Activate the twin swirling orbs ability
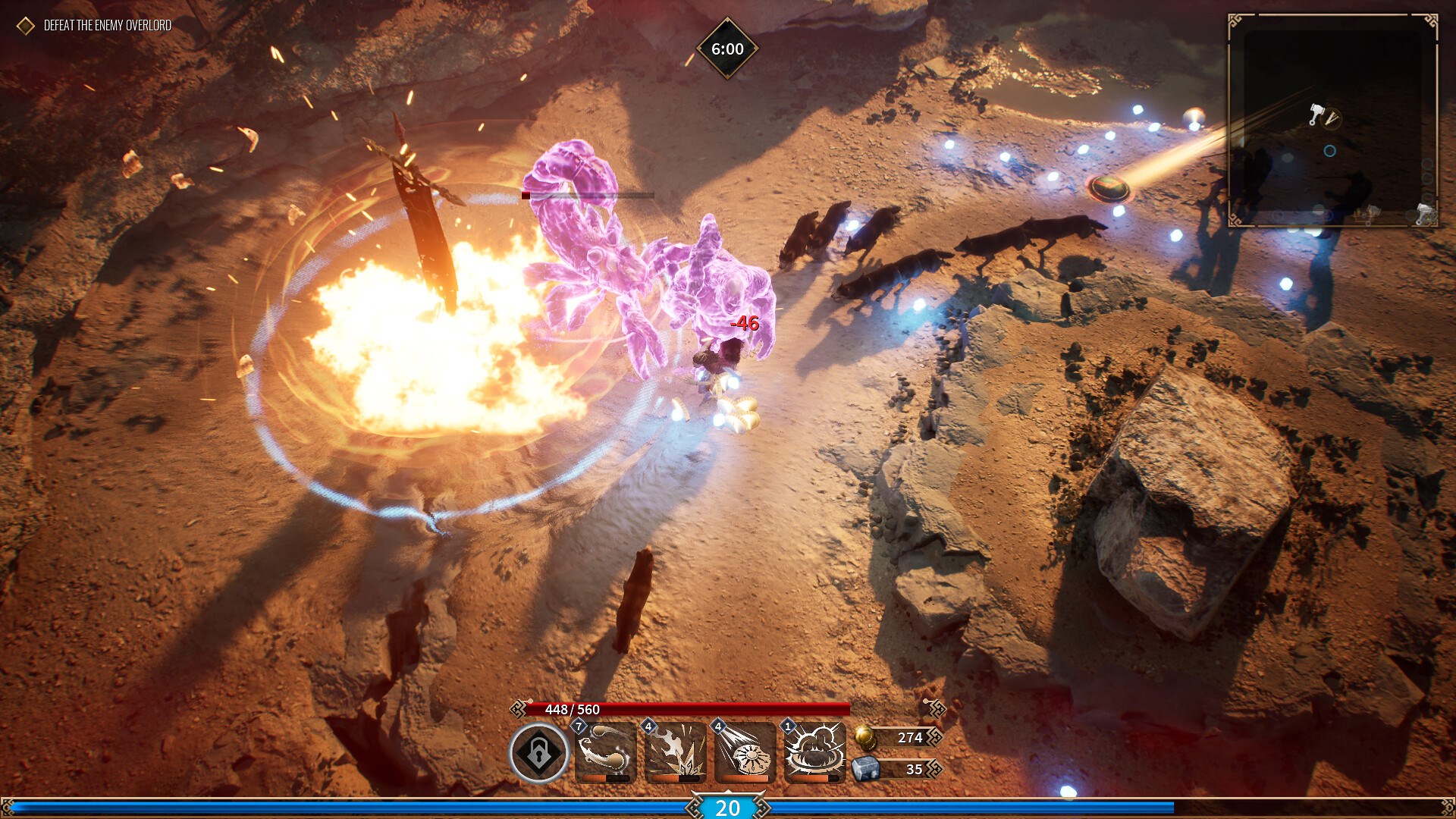Viewport: 1456px width, 819px height. [605, 752]
